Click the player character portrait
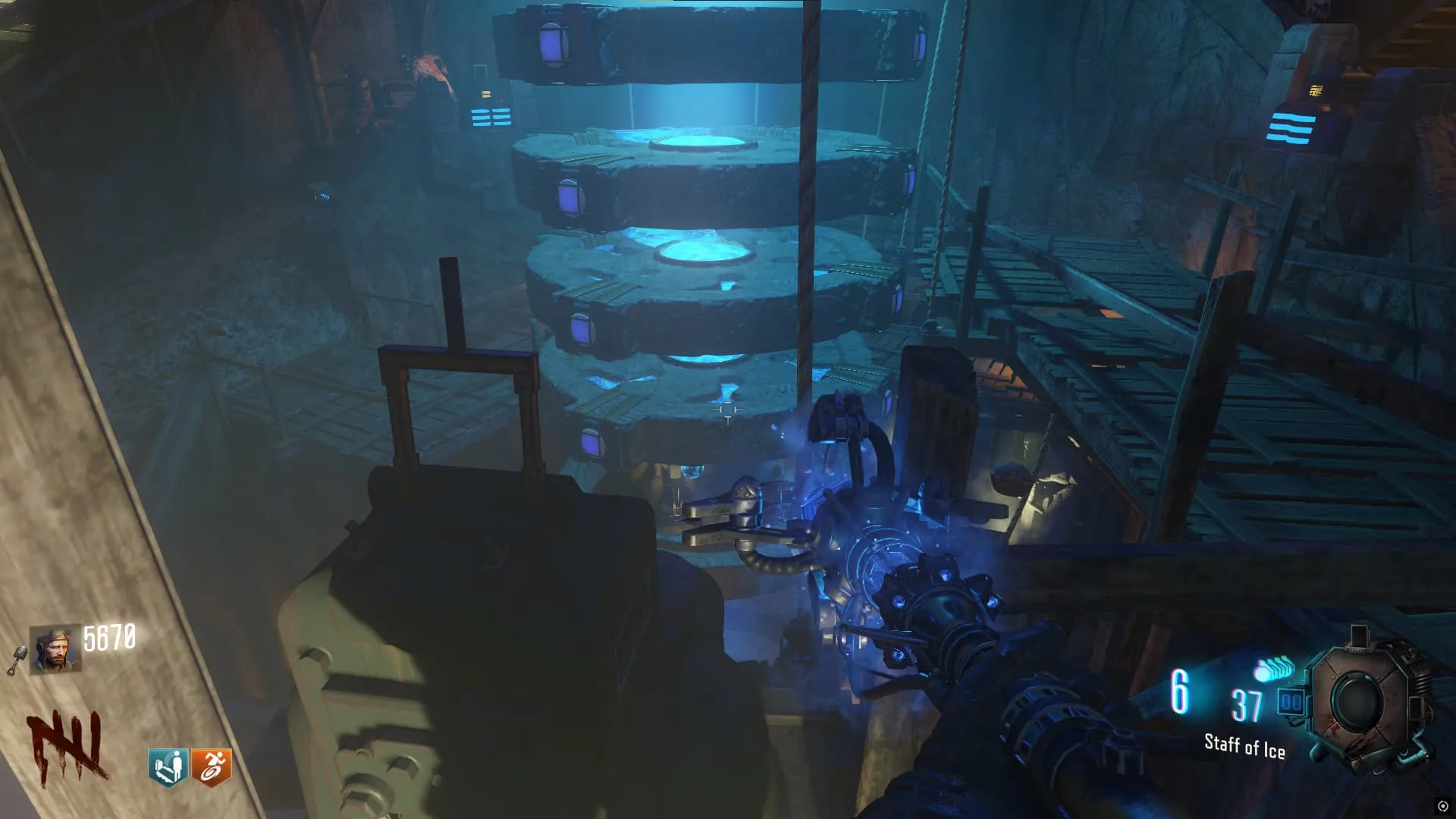Viewport: 1456px width, 819px height. pyautogui.click(x=55, y=649)
